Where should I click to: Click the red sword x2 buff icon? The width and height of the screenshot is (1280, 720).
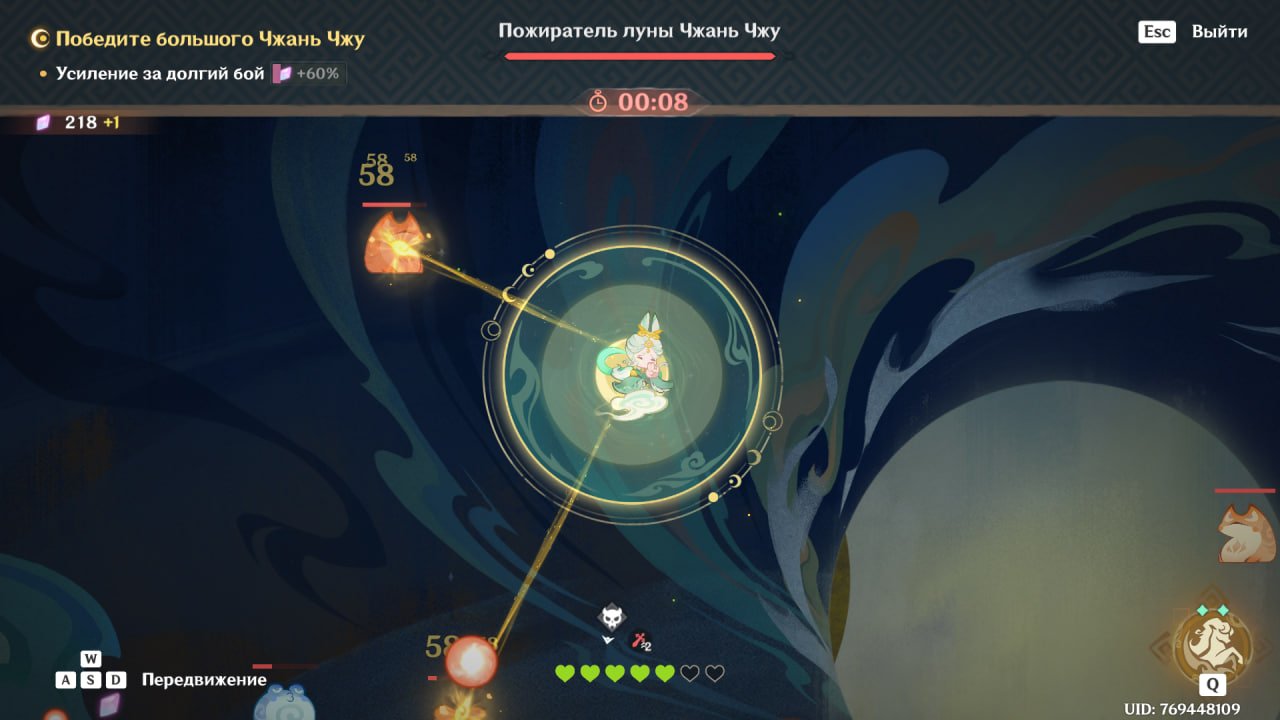click(x=640, y=643)
